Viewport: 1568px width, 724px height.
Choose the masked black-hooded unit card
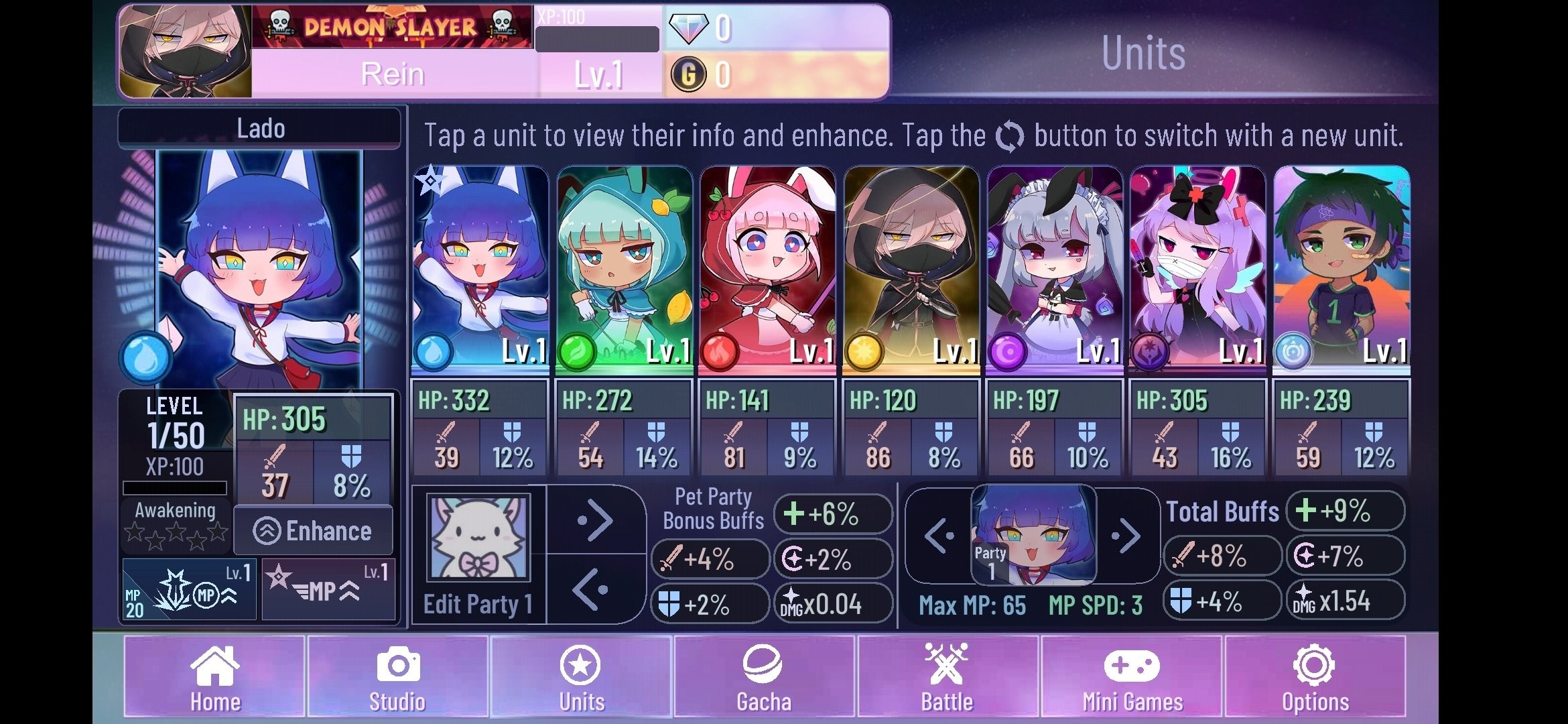tap(911, 268)
